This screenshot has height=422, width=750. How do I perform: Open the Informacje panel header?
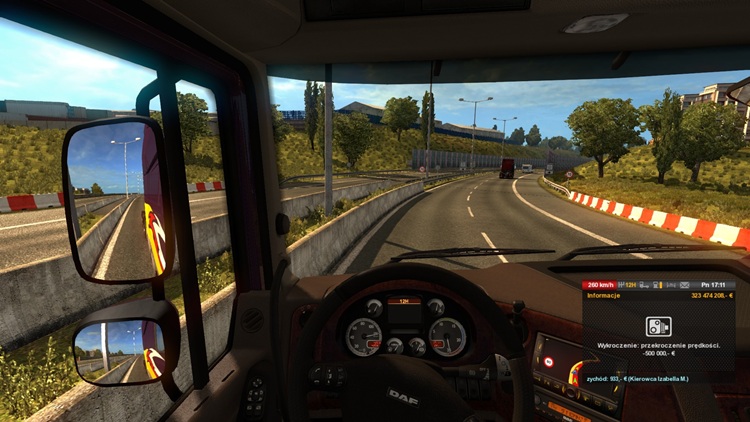(603, 296)
